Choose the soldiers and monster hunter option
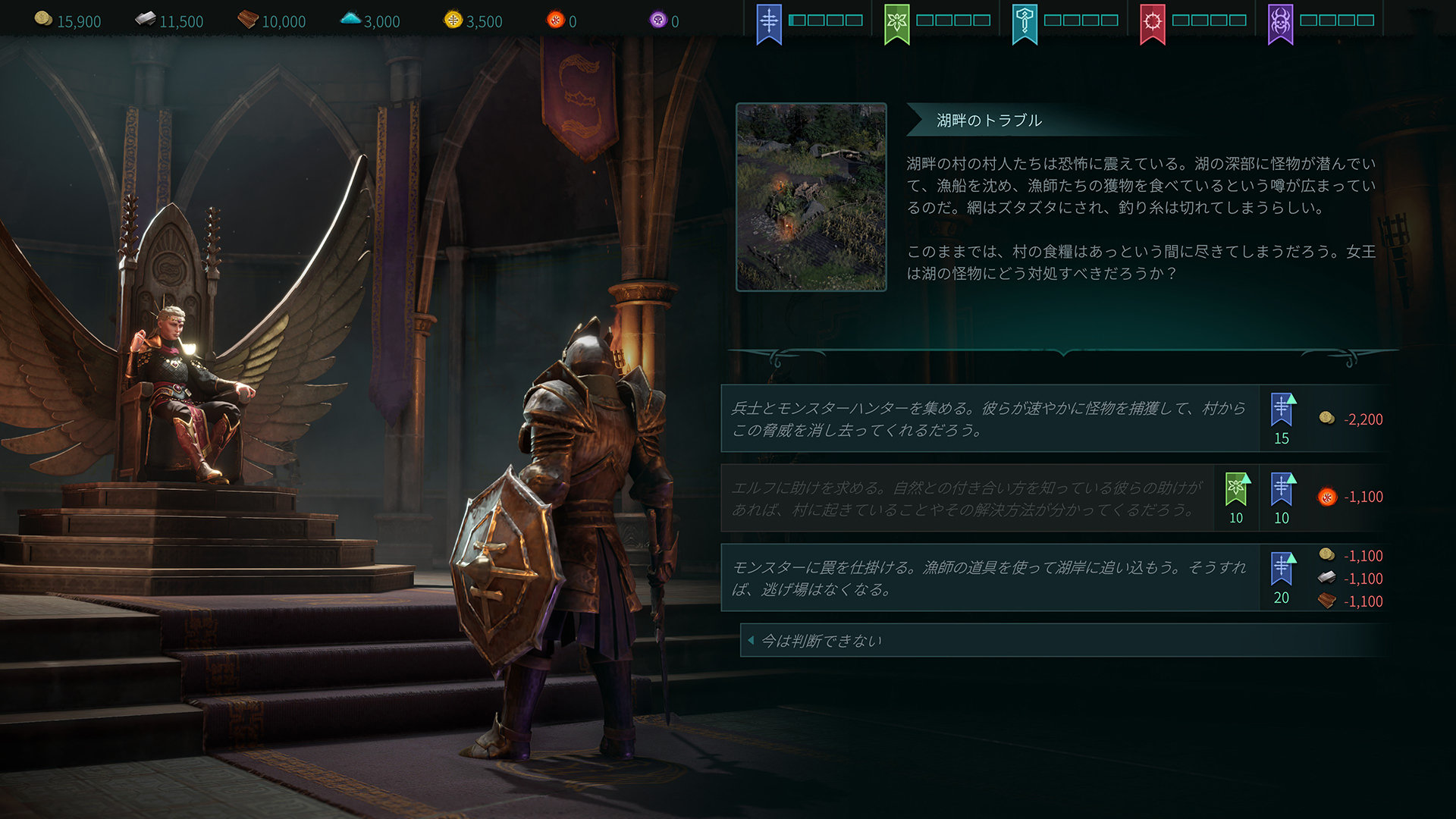Screen dimensions: 1456x819 pyautogui.click(x=986, y=419)
